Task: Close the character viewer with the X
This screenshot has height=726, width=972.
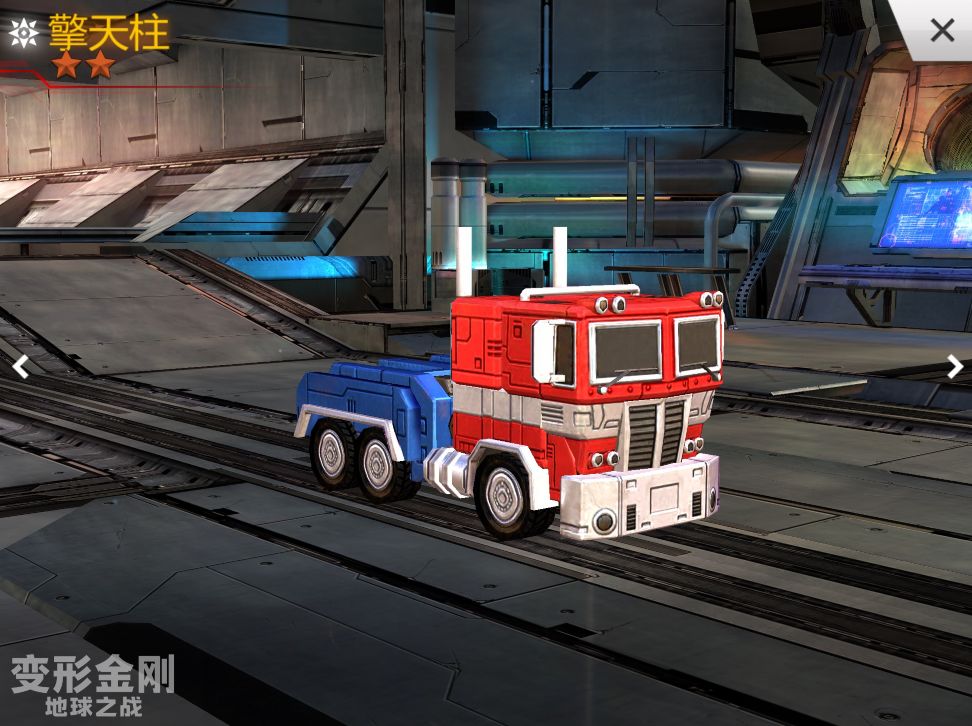Action: coord(941,30)
